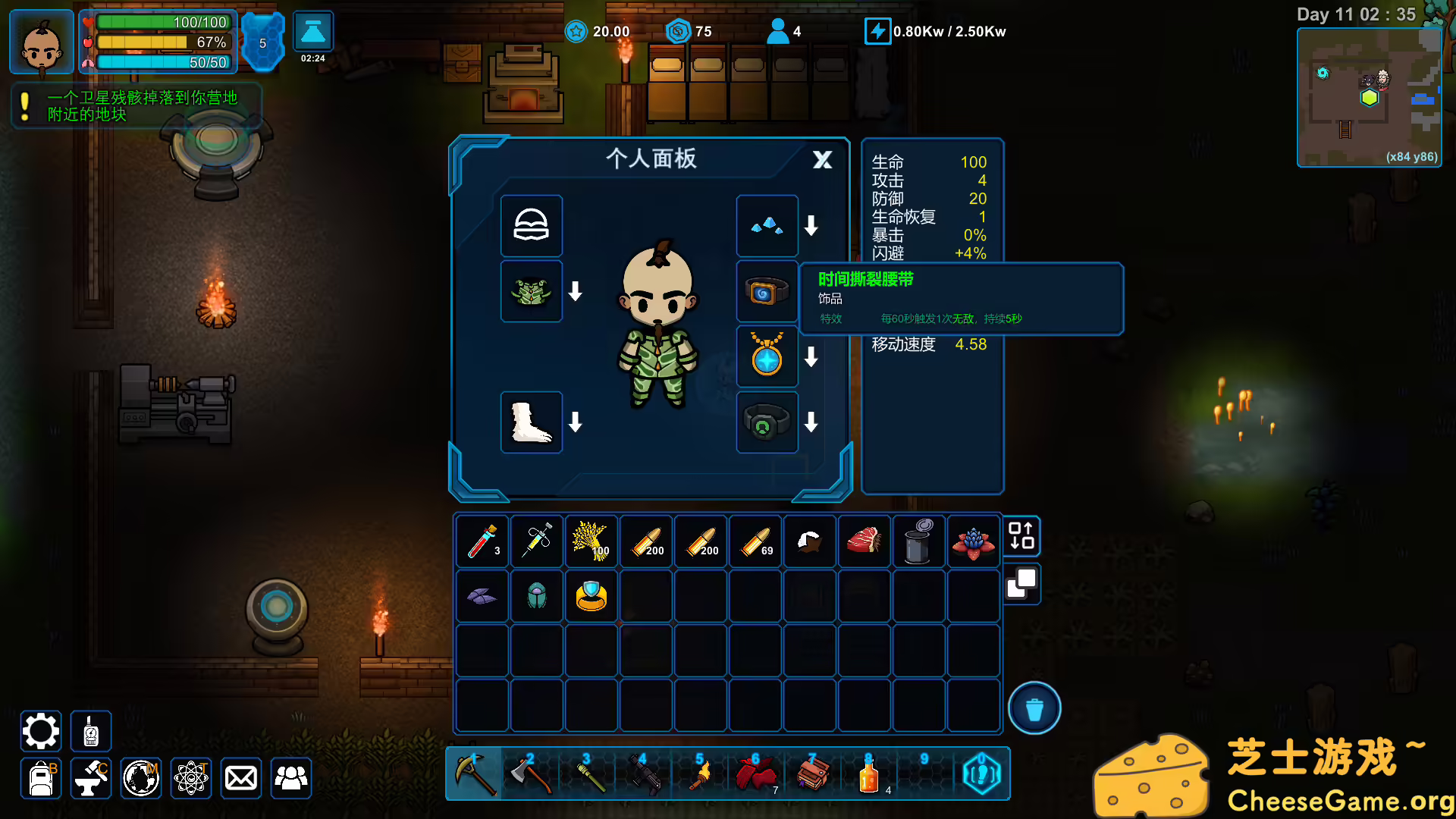Click the trash can to discard items
Image resolution: width=1456 pixels, height=819 pixels.
tap(1034, 708)
